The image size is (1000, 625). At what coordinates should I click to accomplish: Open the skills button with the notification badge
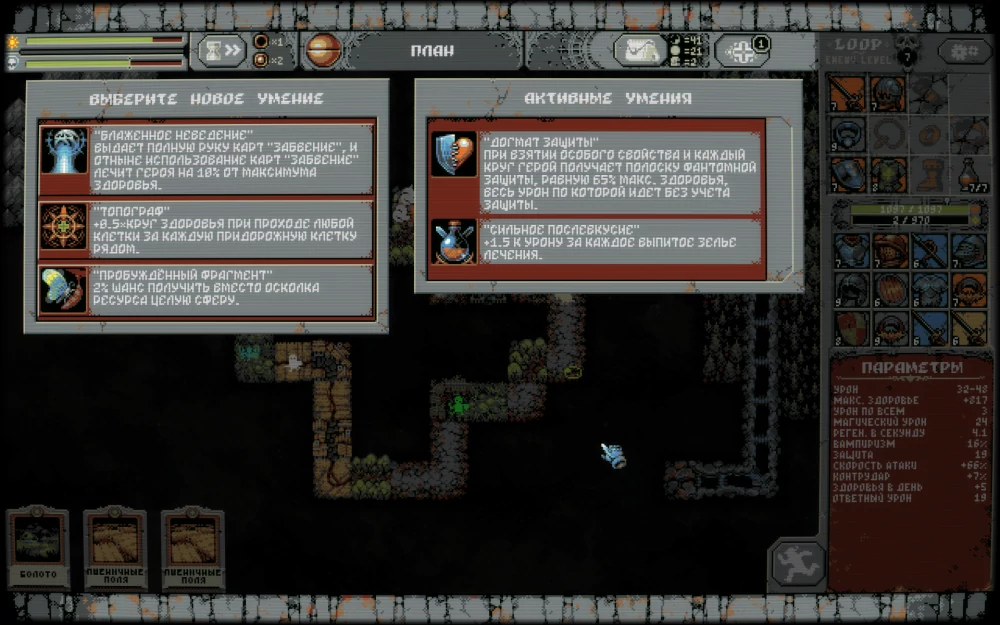tap(742, 50)
